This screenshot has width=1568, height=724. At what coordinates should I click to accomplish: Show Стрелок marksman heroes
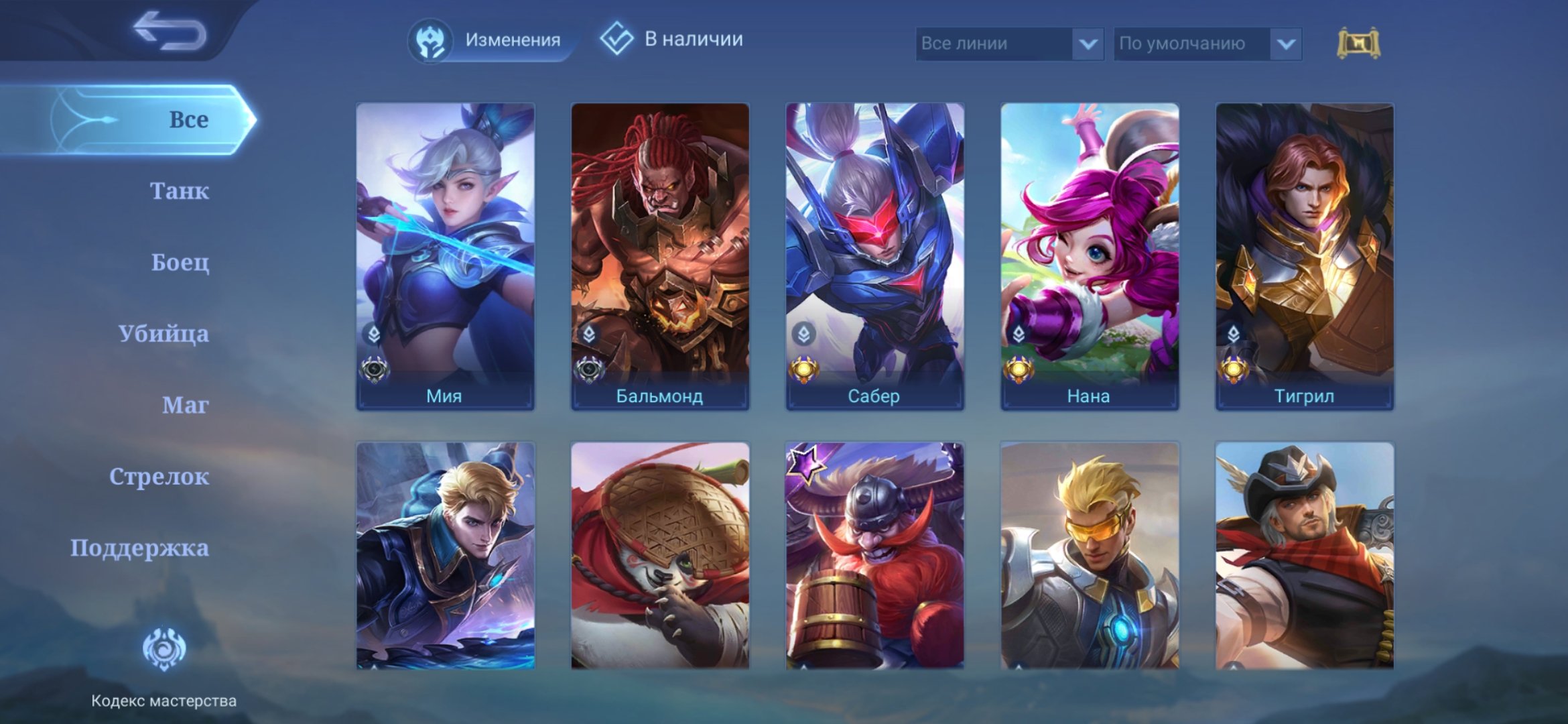click(159, 477)
